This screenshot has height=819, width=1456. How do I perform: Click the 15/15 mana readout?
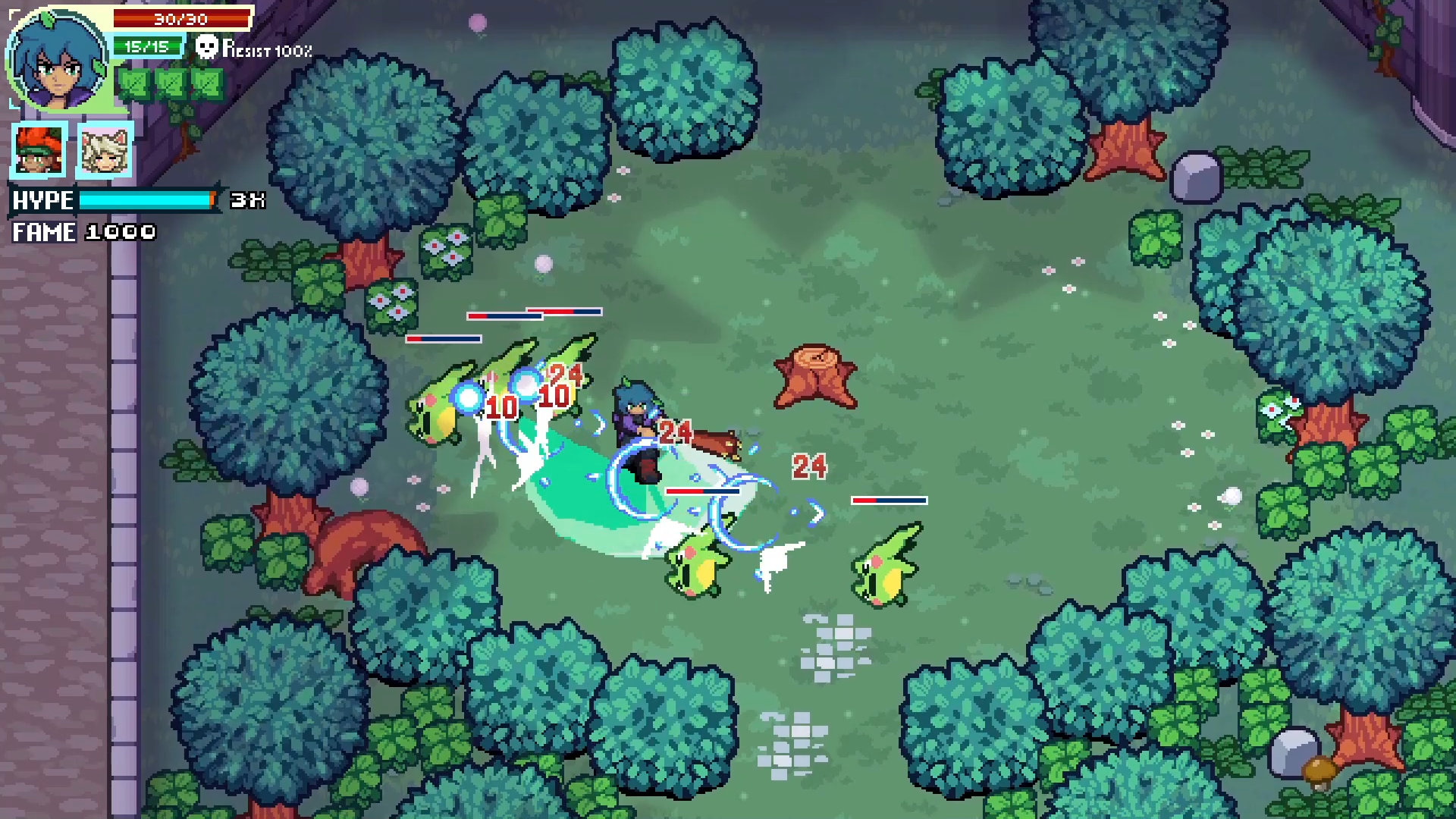(x=148, y=47)
